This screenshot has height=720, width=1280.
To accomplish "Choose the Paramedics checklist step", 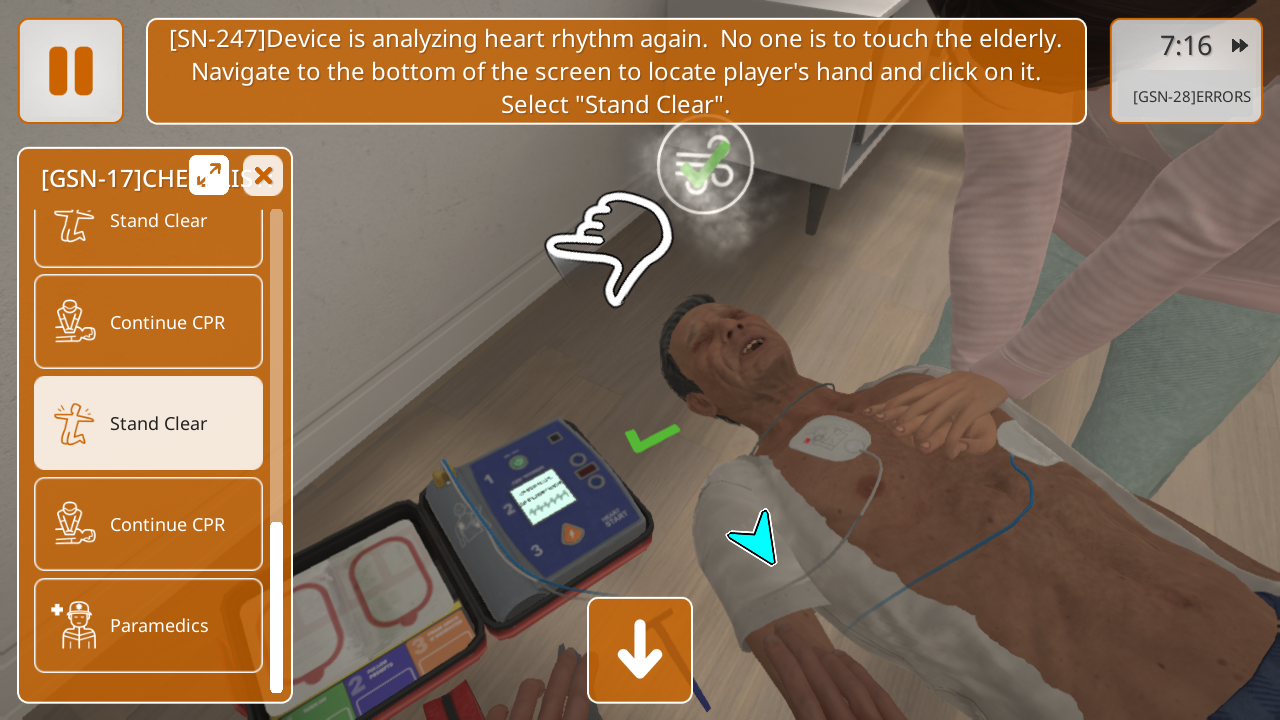I will click(149, 626).
